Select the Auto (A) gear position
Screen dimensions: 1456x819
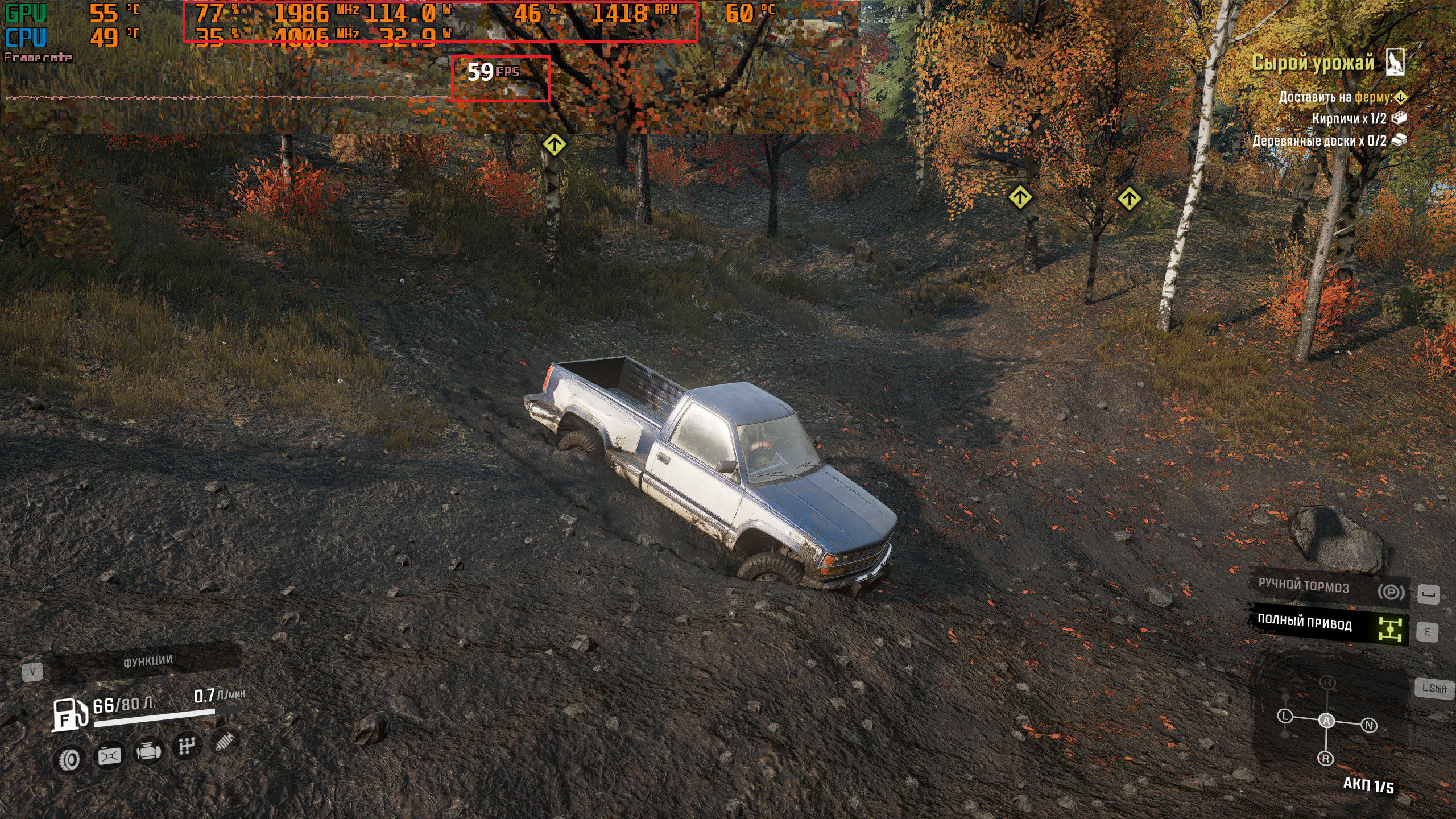1326,721
